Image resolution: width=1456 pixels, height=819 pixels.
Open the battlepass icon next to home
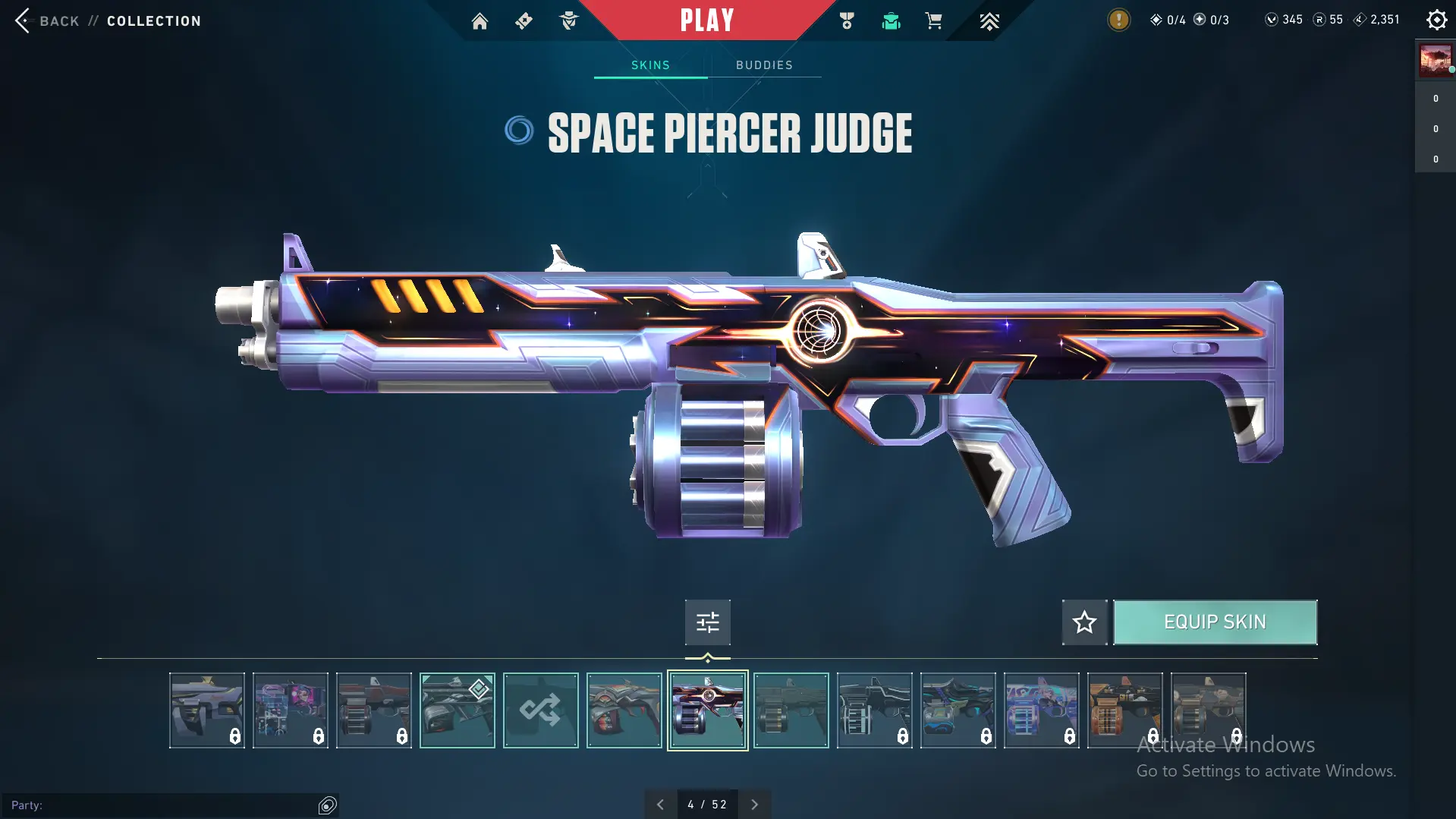click(x=524, y=21)
